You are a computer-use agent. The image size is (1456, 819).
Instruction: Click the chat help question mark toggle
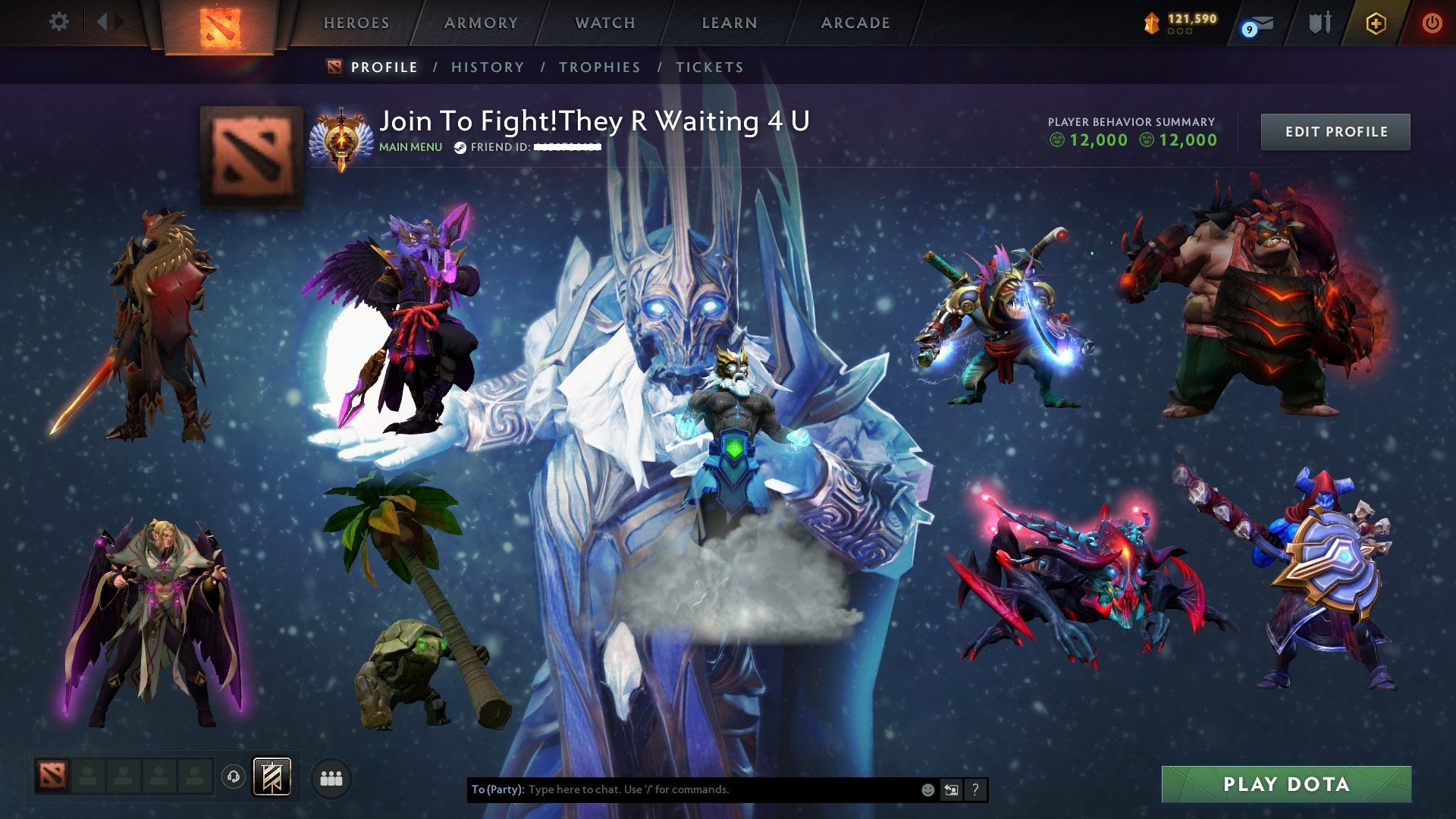click(975, 789)
